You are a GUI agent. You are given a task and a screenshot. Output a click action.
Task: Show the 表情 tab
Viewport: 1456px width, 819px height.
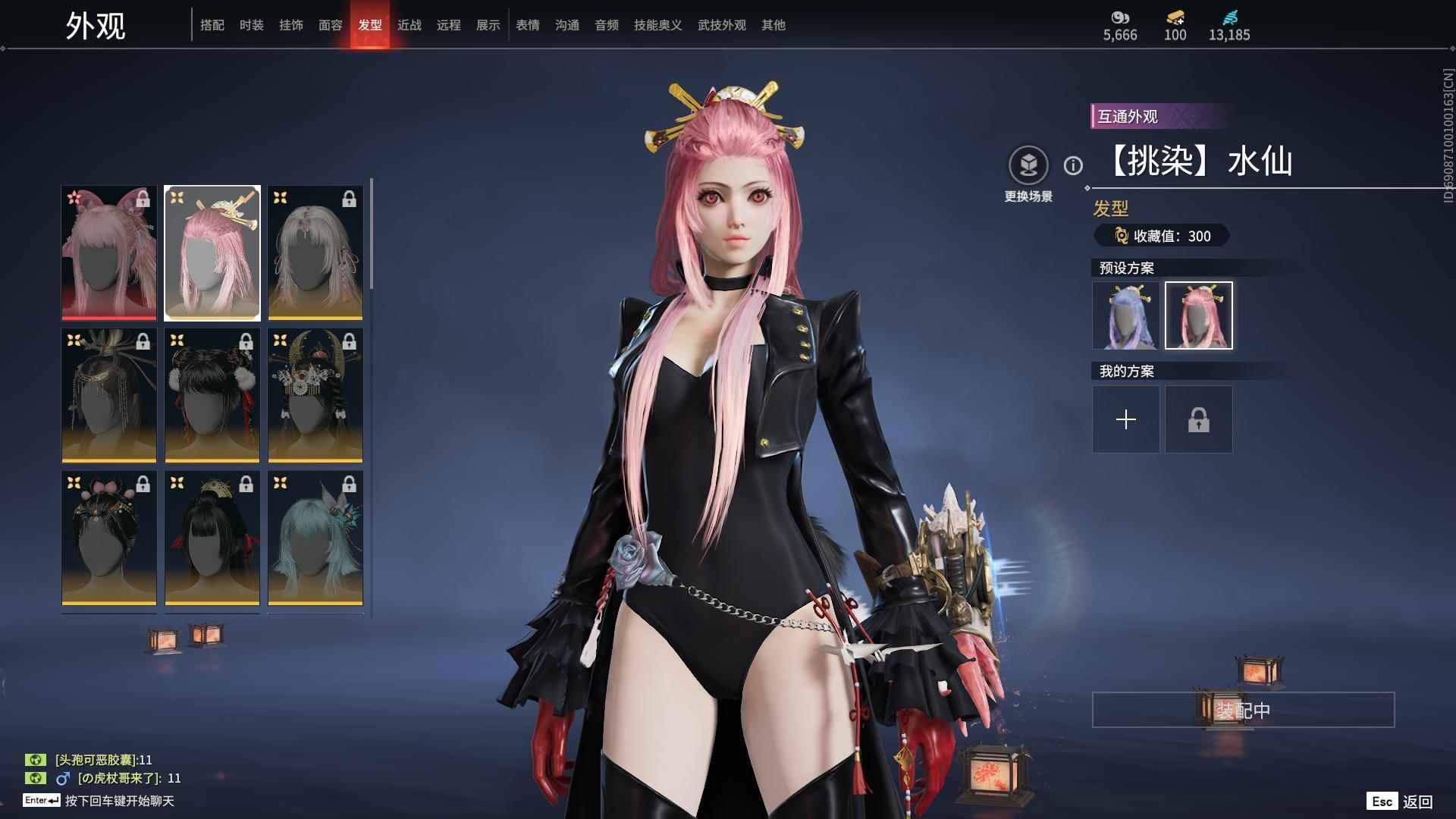click(528, 25)
